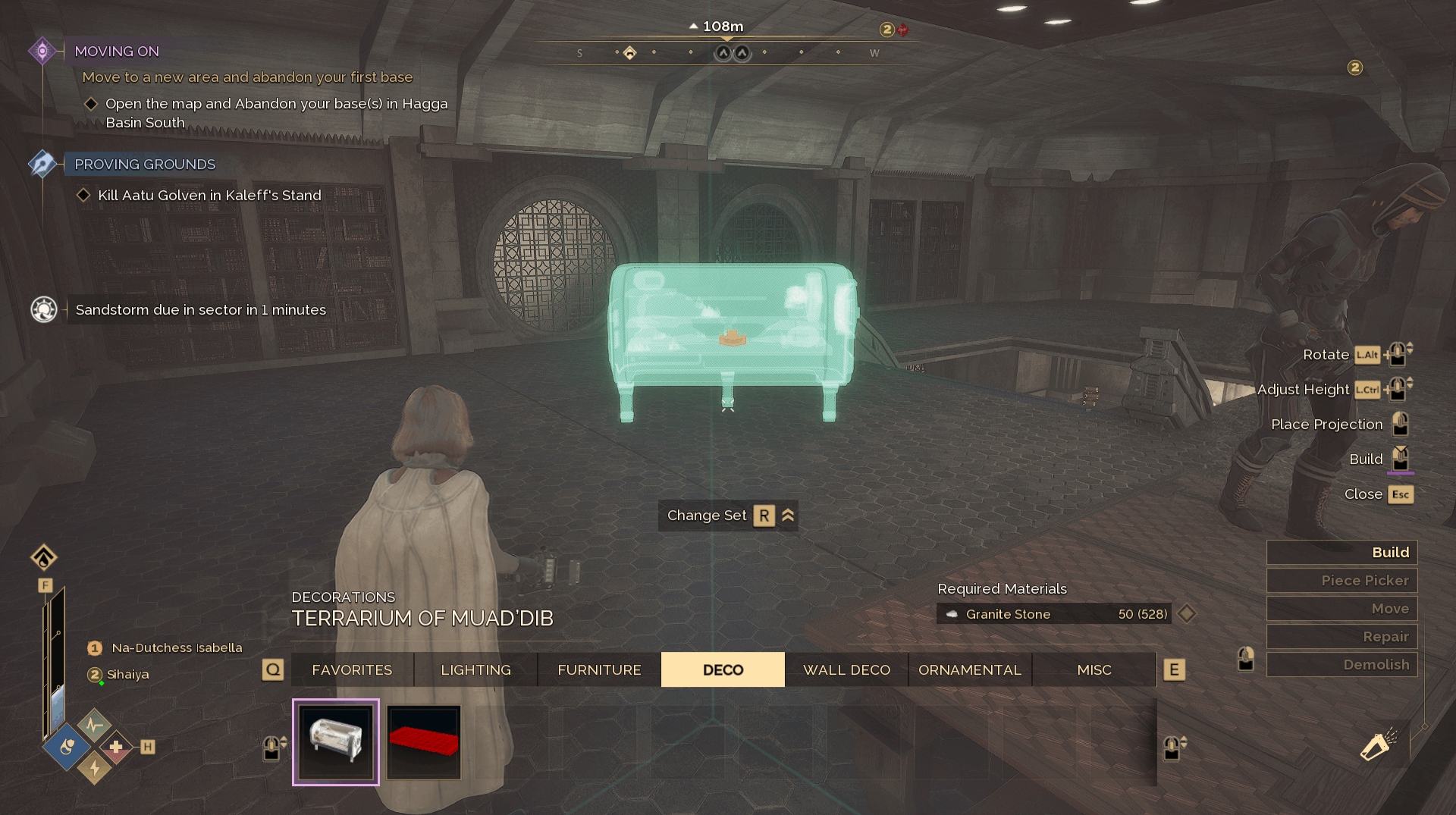Select the Move mode option
Image resolution: width=1456 pixels, height=815 pixels.
click(x=1341, y=609)
